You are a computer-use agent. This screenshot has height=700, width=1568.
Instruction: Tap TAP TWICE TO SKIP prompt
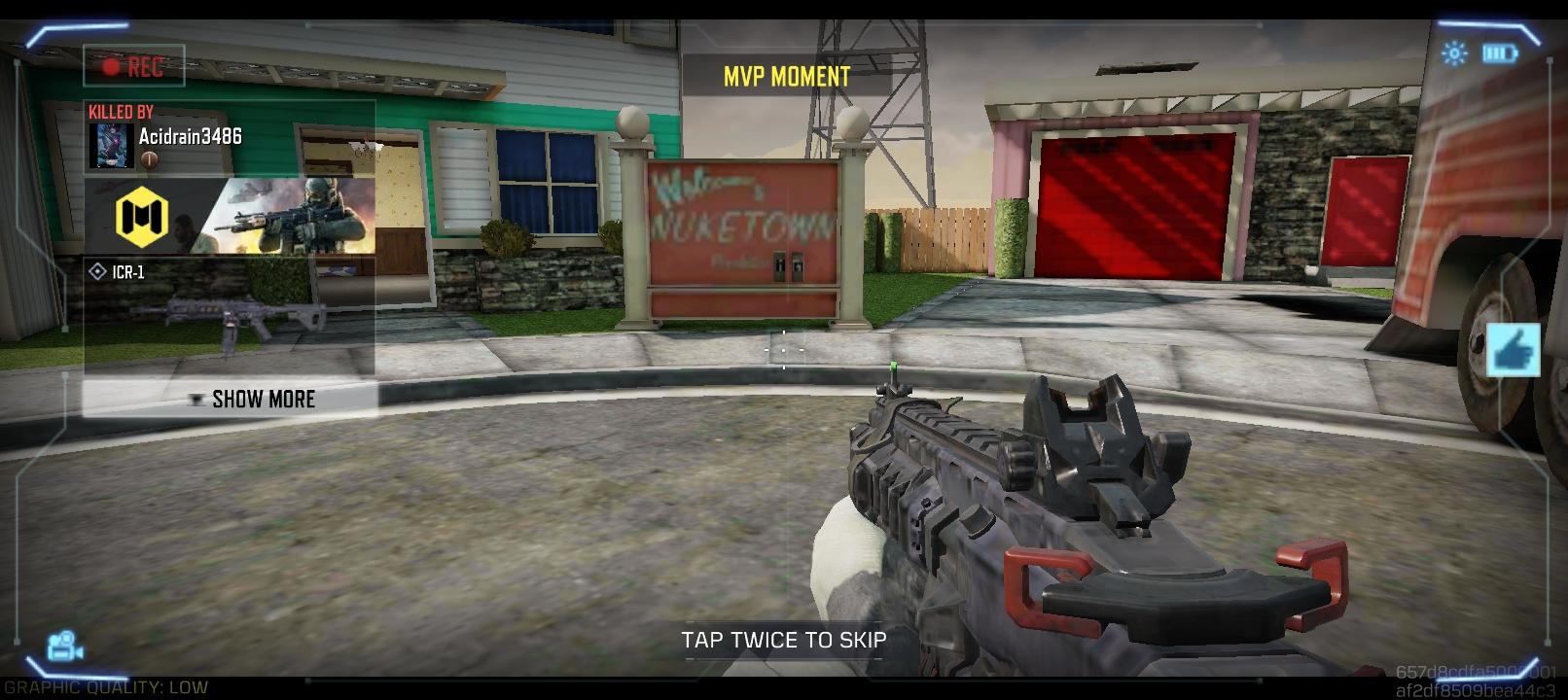[x=784, y=640]
